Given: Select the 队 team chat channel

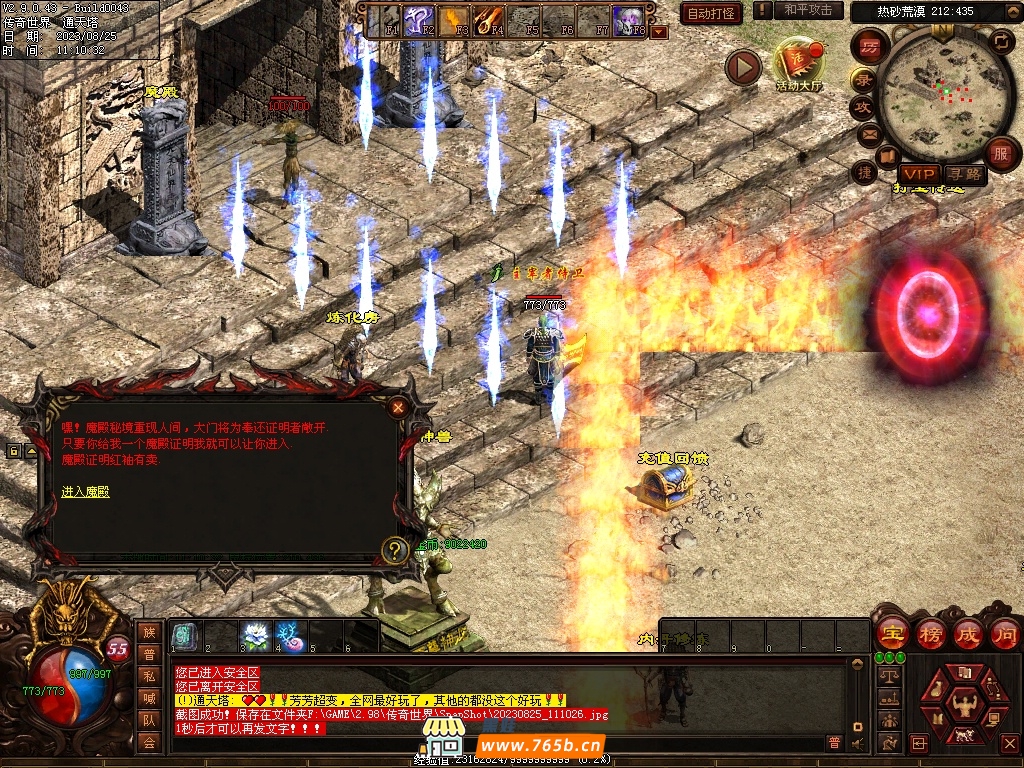Looking at the screenshot, I should click(x=149, y=719).
